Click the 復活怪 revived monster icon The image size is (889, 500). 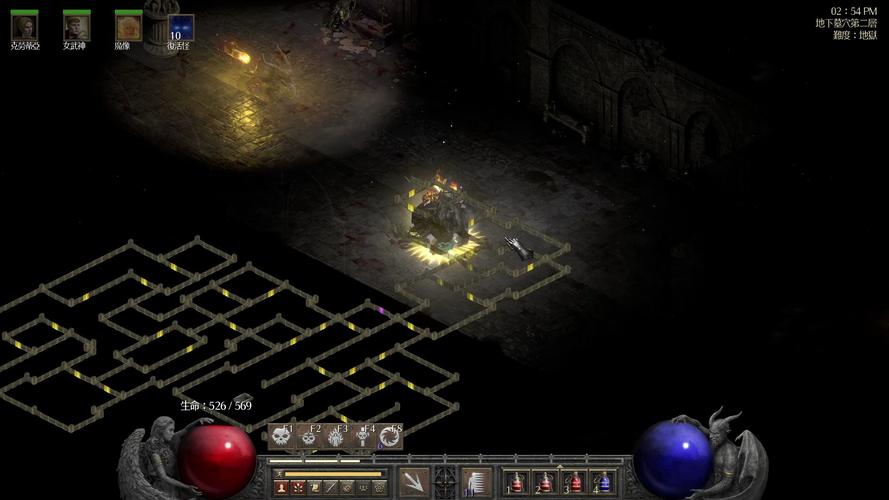click(180, 27)
